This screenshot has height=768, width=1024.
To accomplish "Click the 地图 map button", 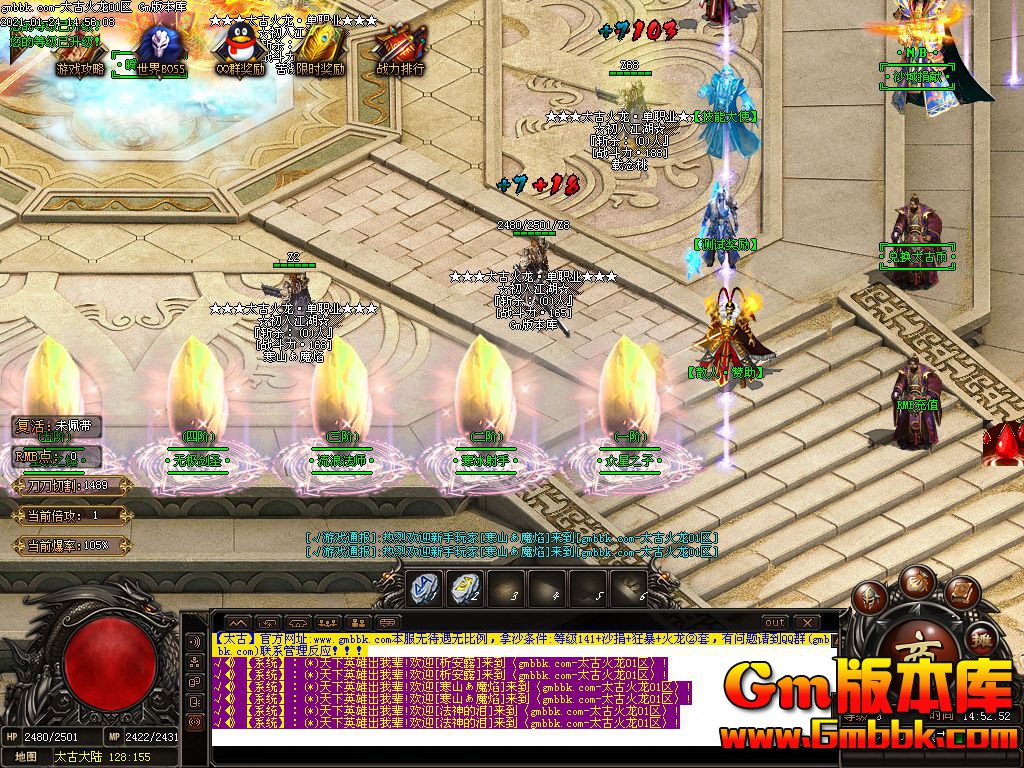I will point(26,757).
